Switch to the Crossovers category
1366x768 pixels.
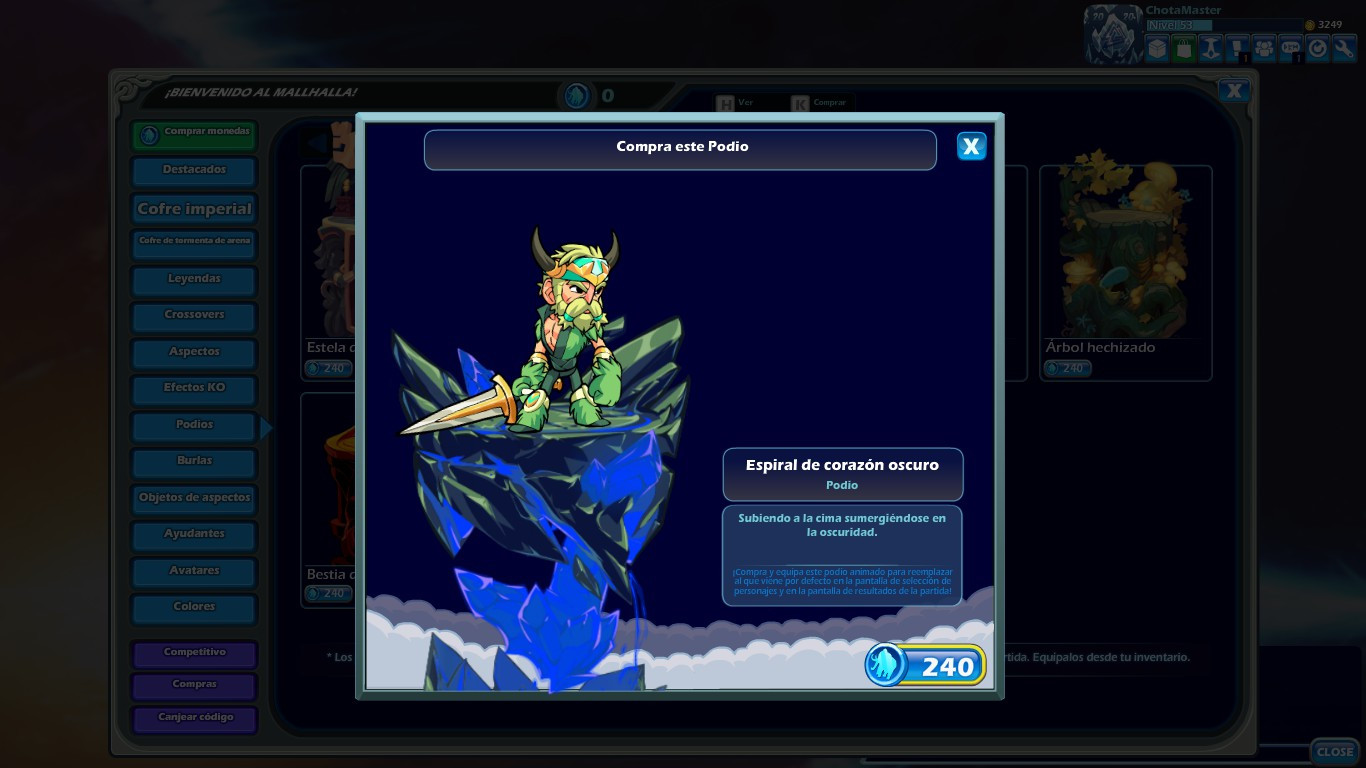193,316
